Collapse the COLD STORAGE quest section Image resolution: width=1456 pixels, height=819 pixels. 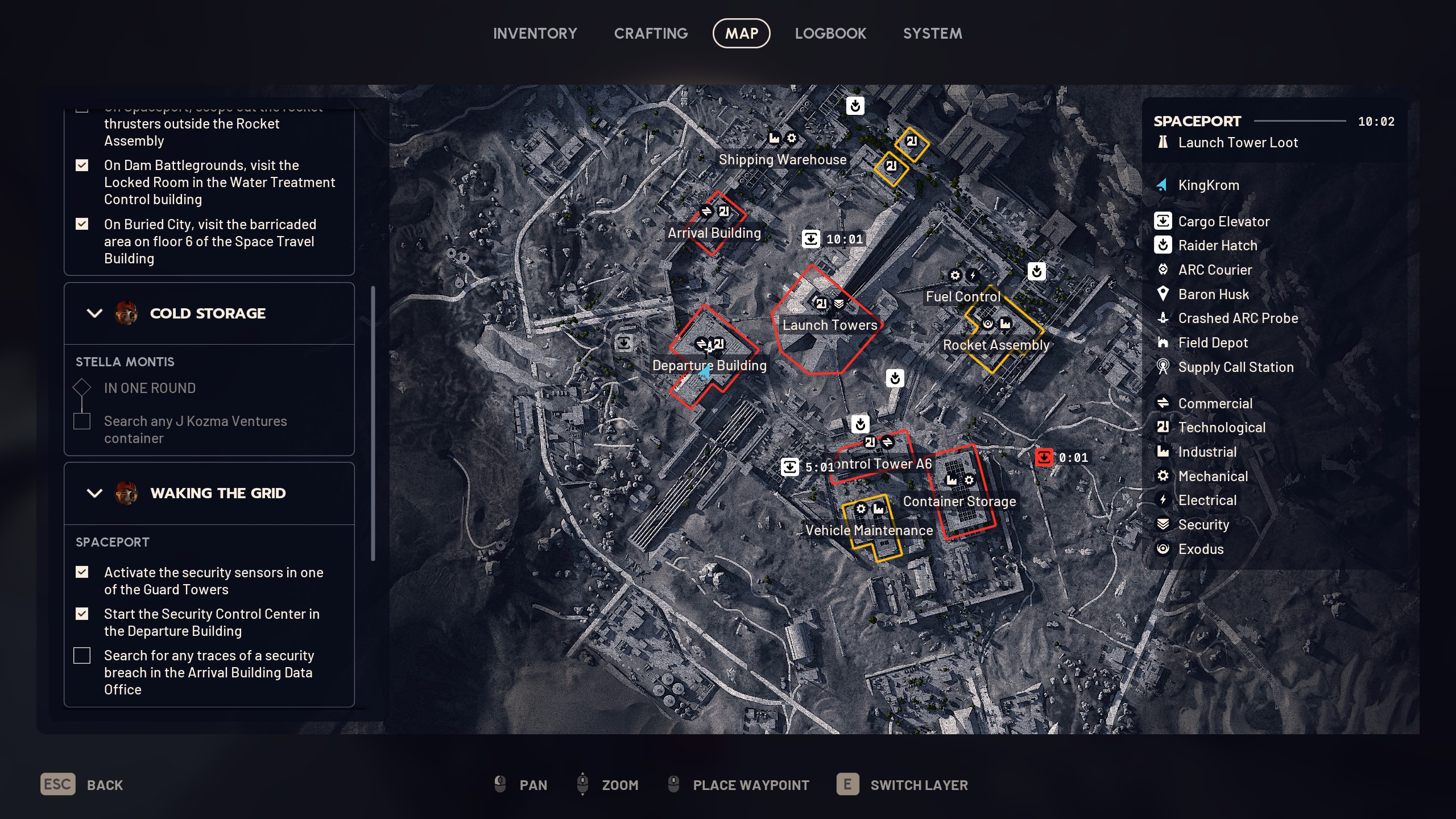(x=95, y=313)
